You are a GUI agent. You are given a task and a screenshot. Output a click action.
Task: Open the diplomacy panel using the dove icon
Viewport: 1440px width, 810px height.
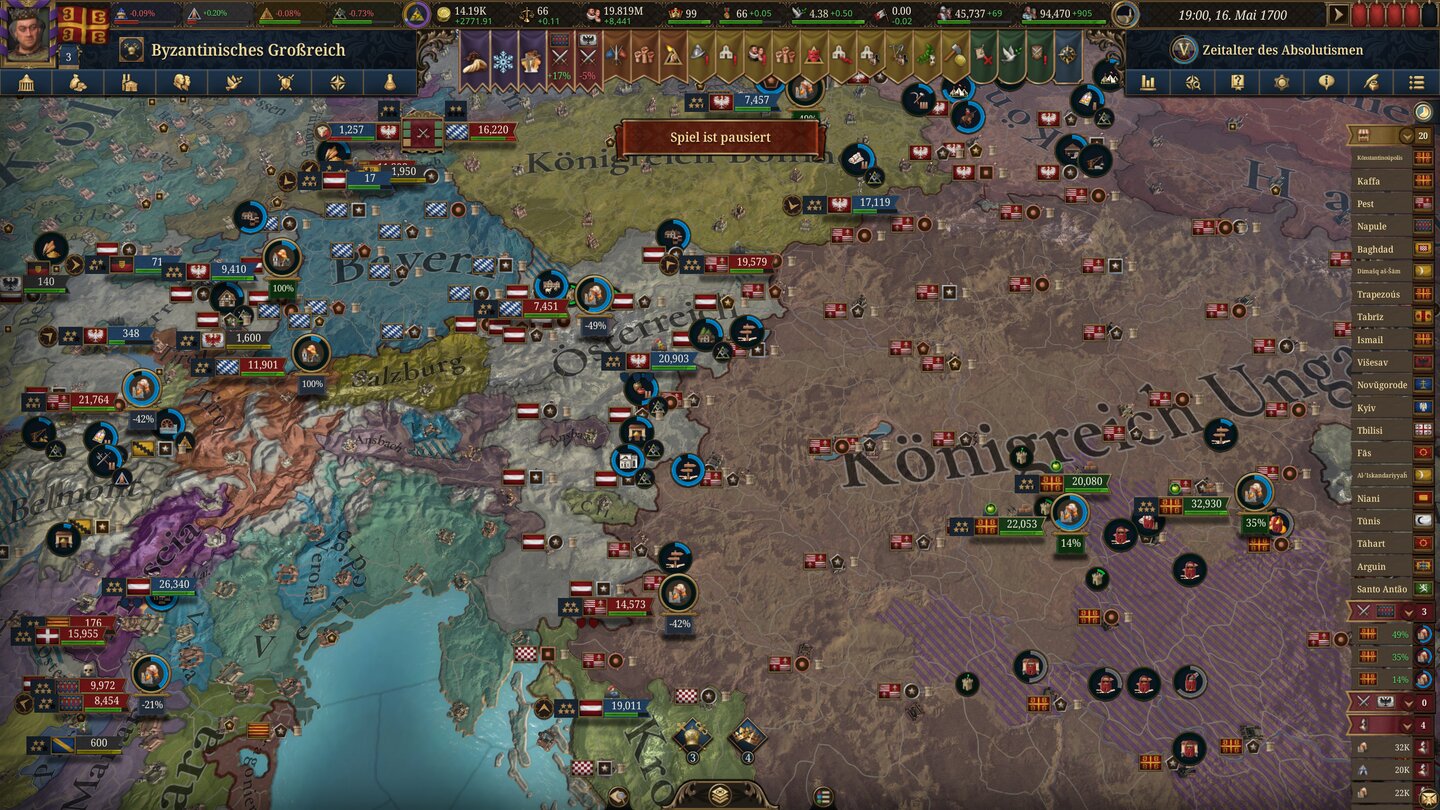[234, 82]
